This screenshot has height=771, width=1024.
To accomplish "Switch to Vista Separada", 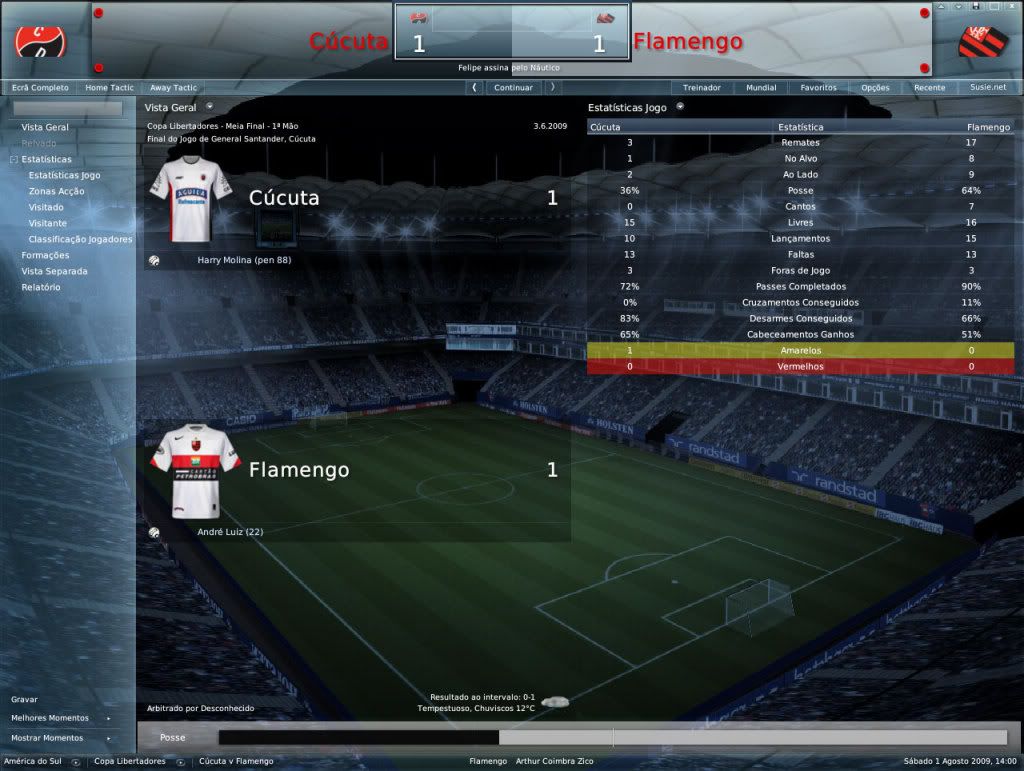I will click(x=54, y=271).
